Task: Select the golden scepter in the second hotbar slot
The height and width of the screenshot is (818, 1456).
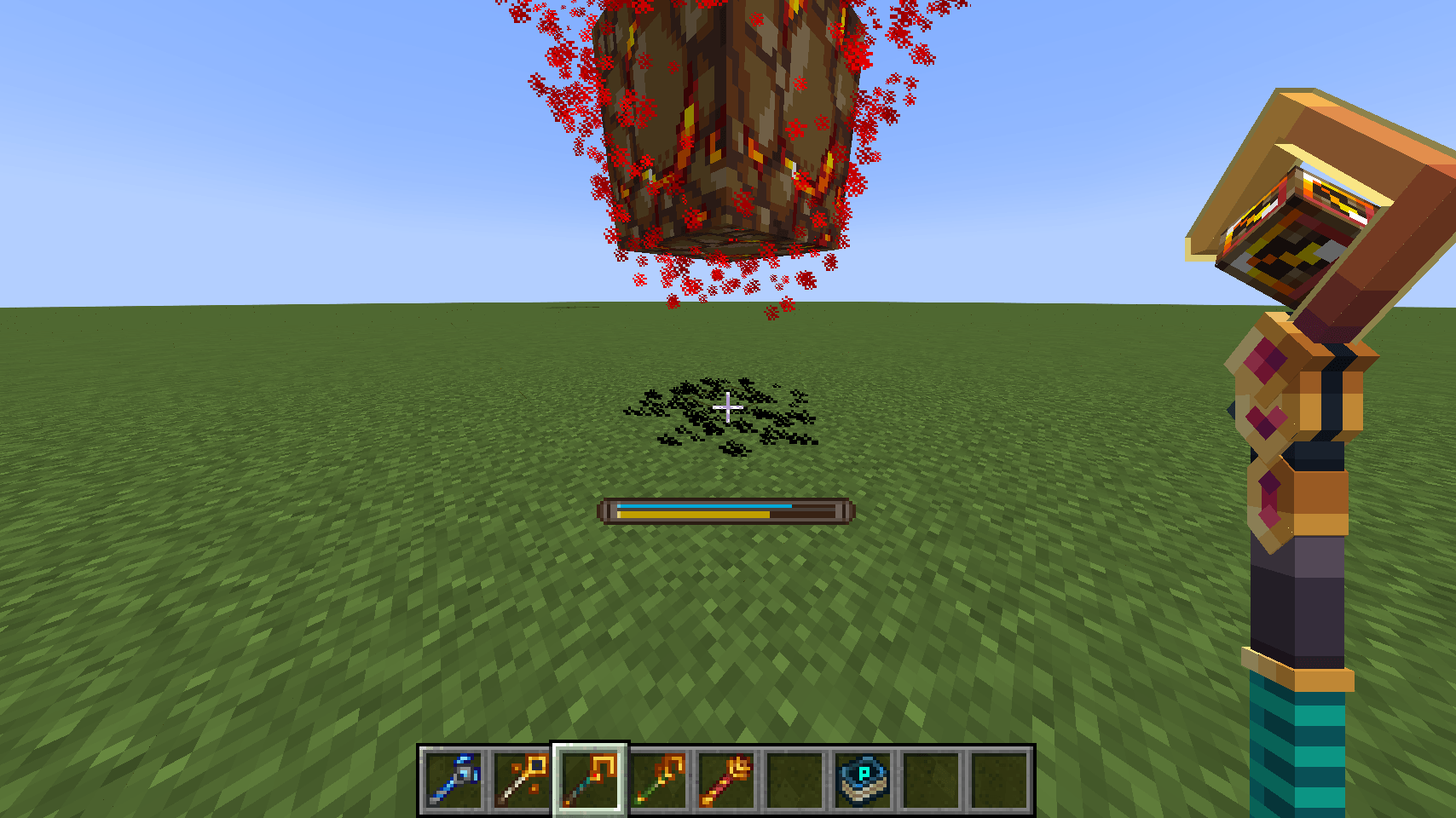Action: click(520, 781)
